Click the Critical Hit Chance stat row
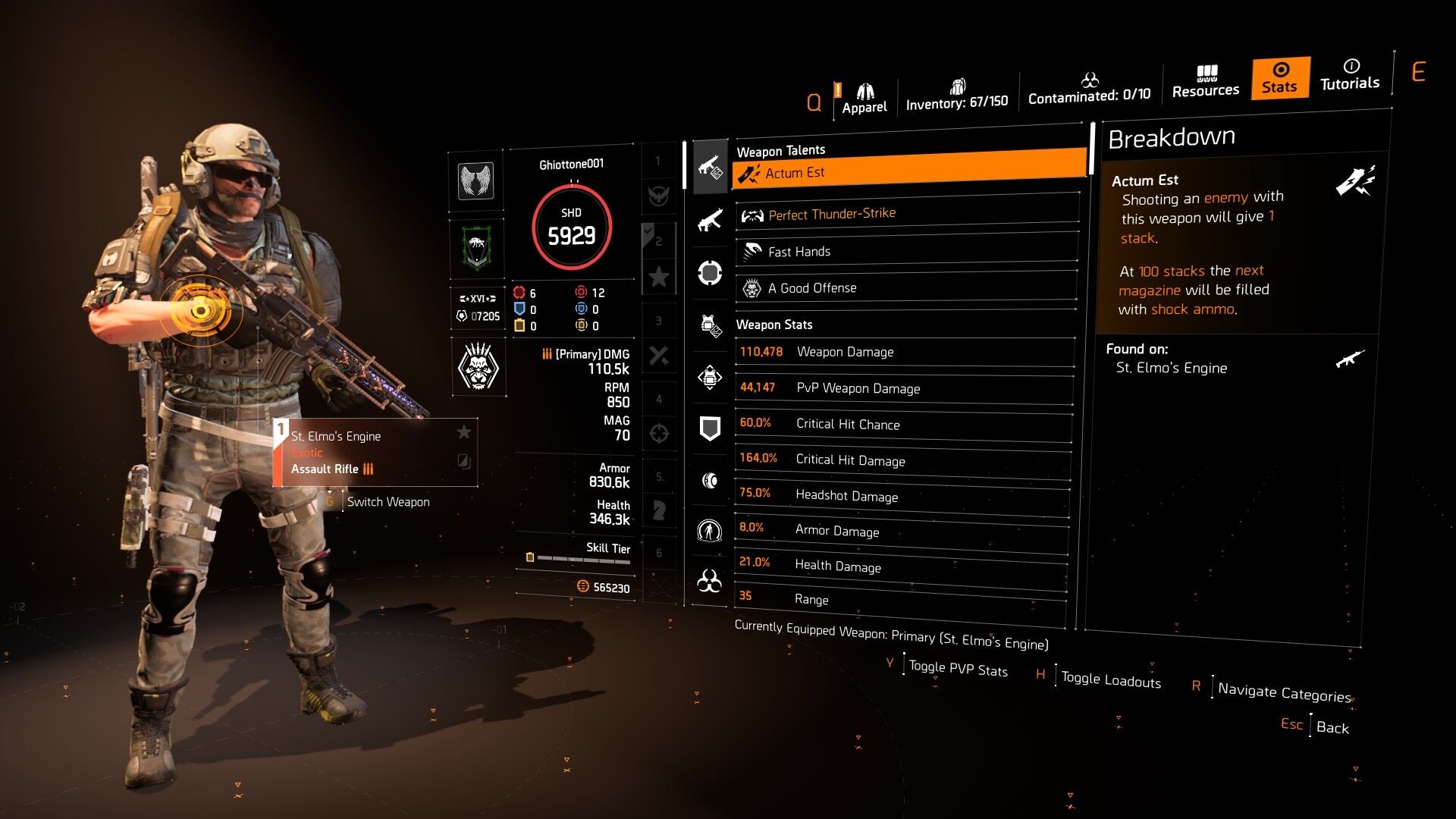This screenshot has height=819, width=1456. pyautogui.click(x=904, y=424)
